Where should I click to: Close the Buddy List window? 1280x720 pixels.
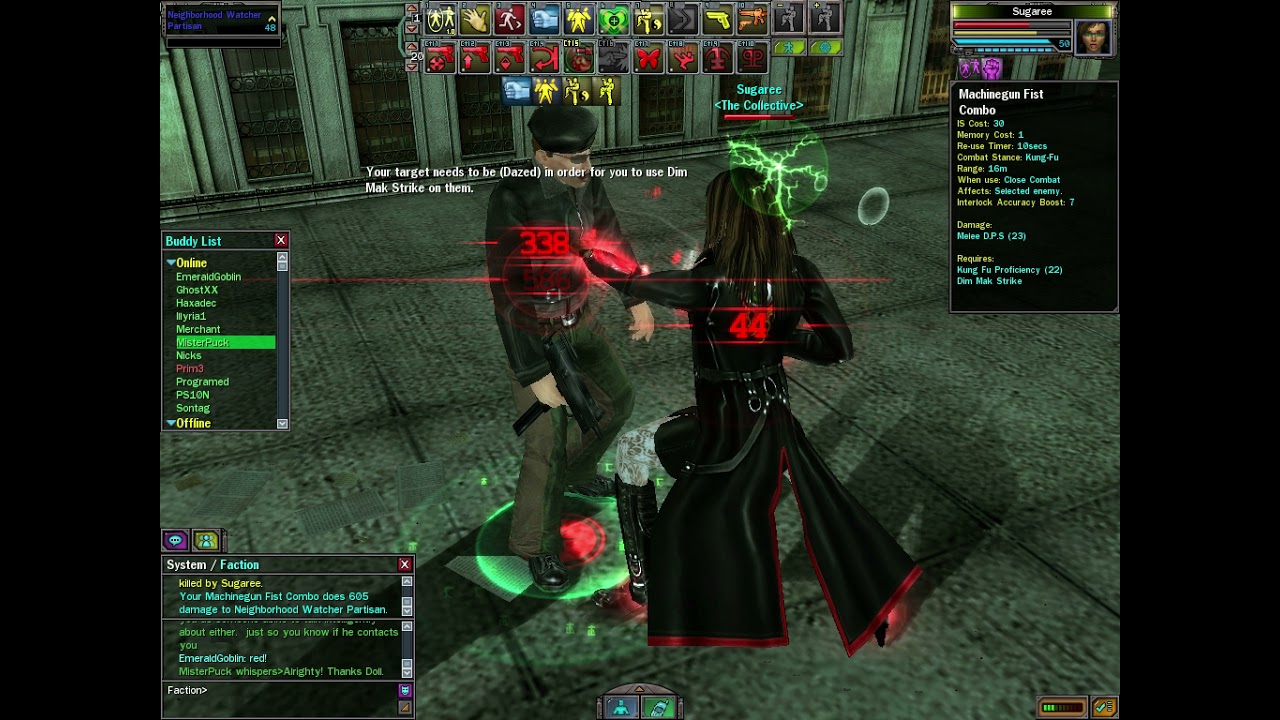click(x=281, y=241)
